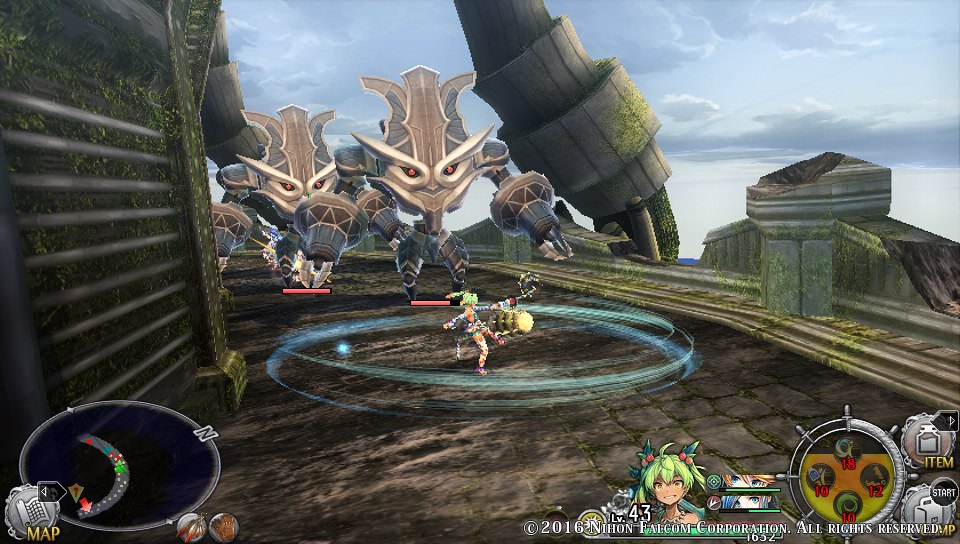
Task: Switch to the blonde party member portrait
Action: point(748,481)
